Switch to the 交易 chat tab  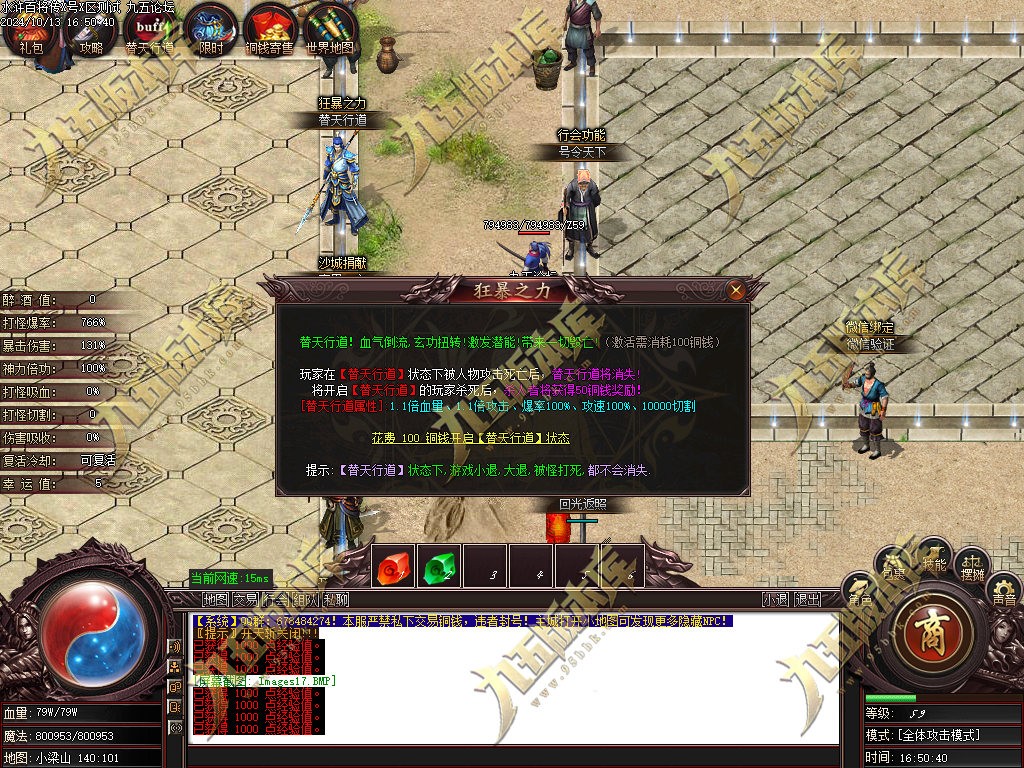[x=245, y=599]
